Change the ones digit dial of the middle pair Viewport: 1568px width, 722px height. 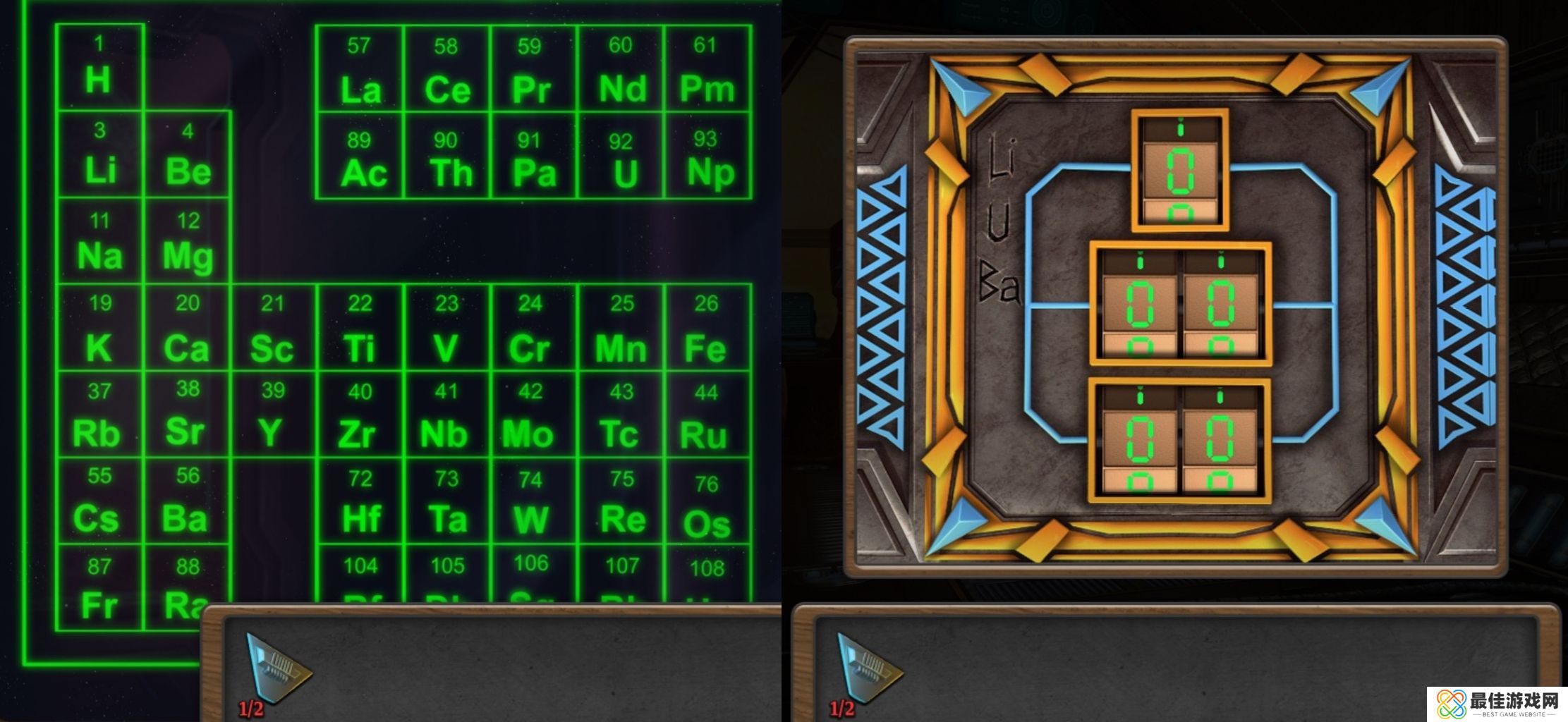[1220, 305]
